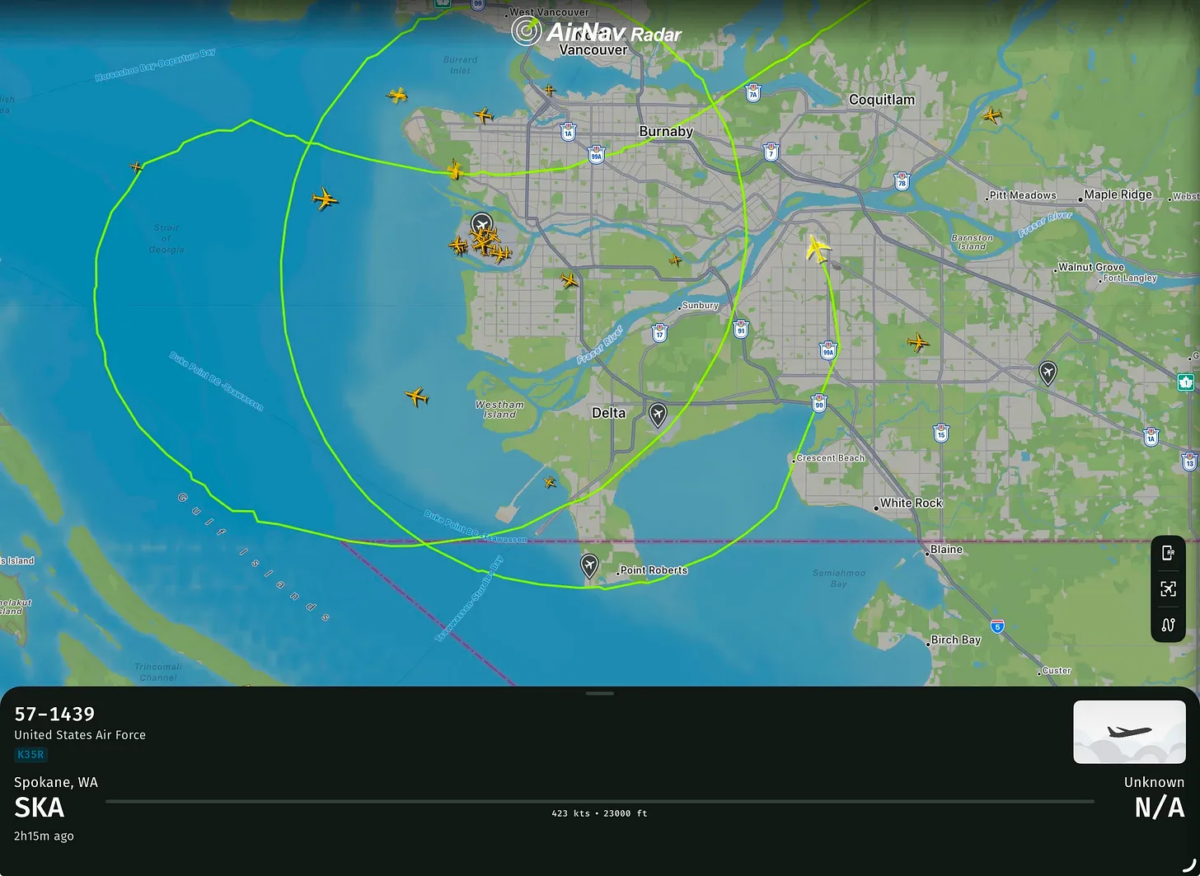The height and width of the screenshot is (876, 1200).
Task: Select the aircraft over Westham Island waters
Action: 417,397
